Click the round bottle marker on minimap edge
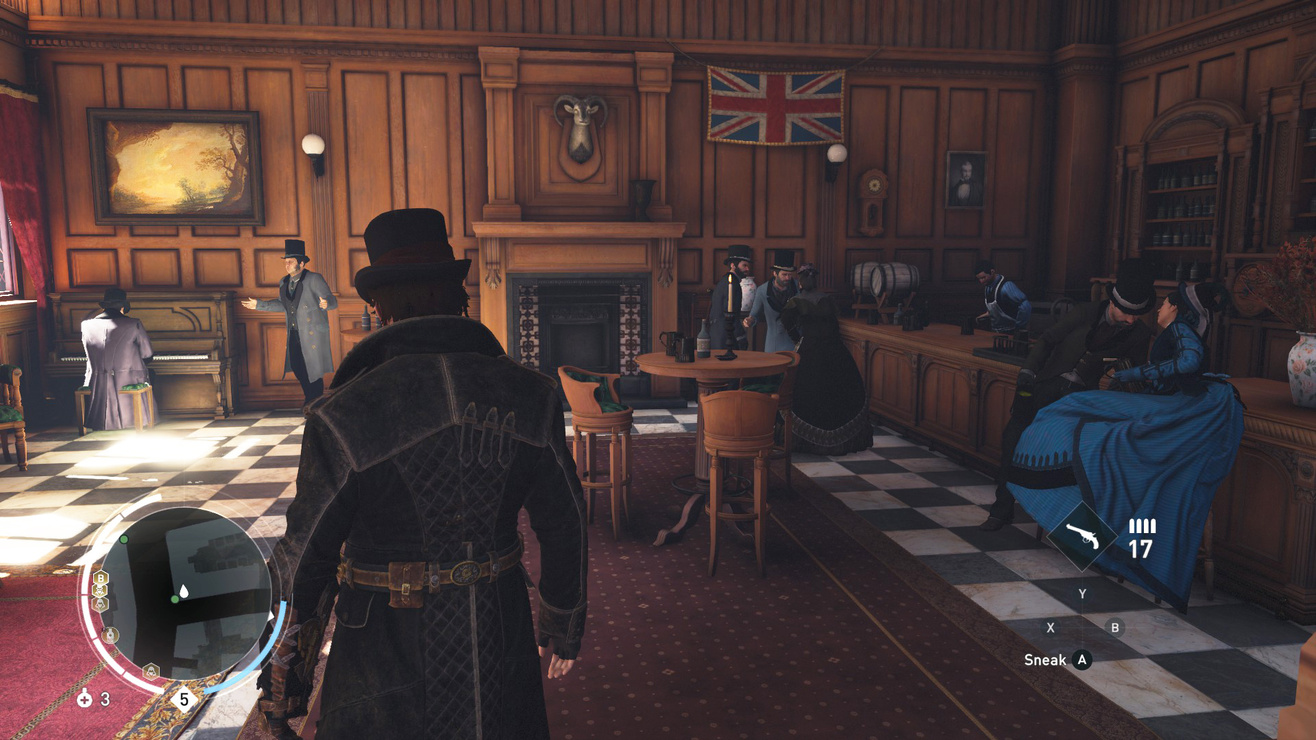The image size is (1316, 740). click(x=110, y=635)
